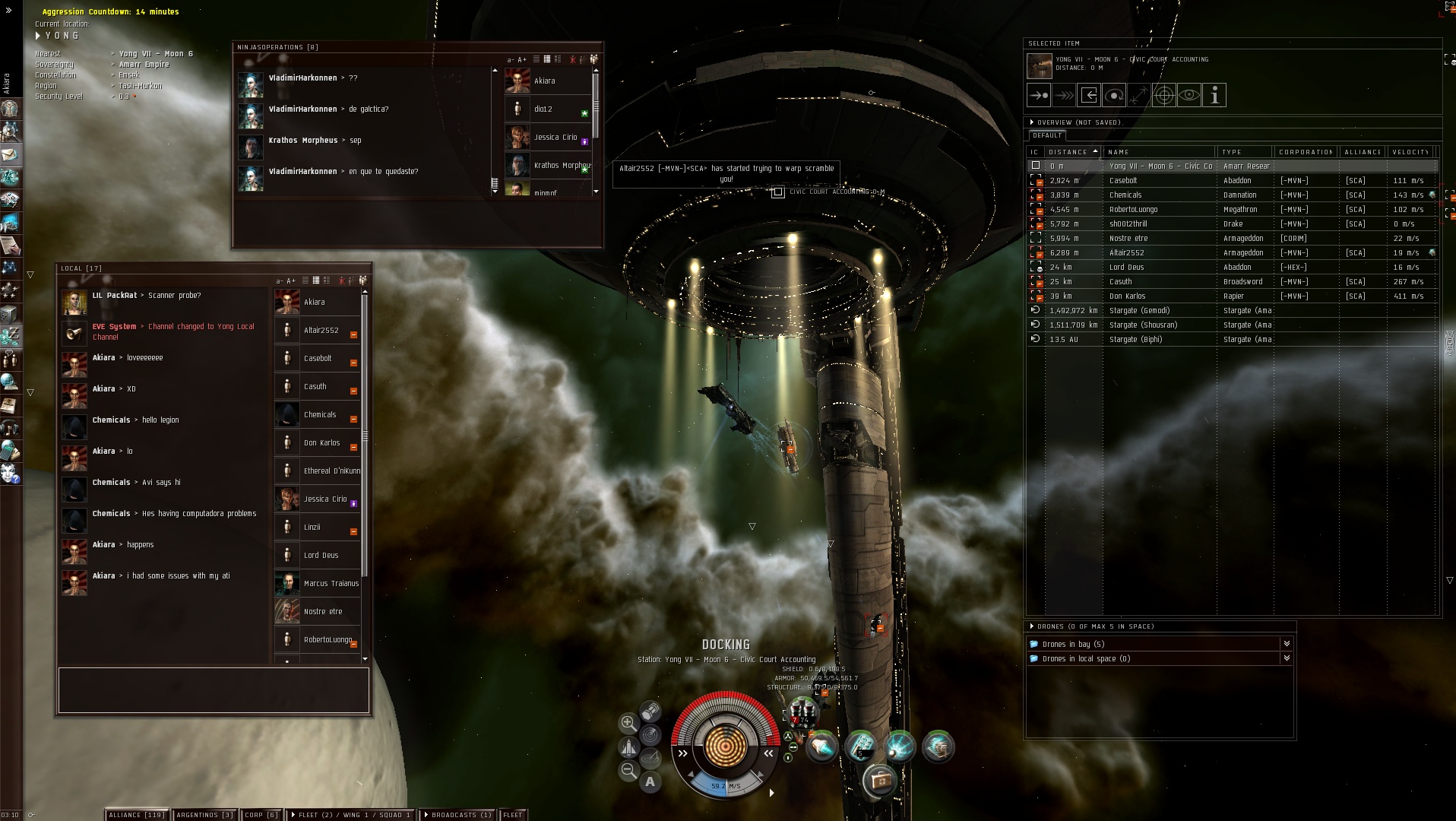Activate the armor repair kit module
The height and width of the screenshot is (821, 1456).
click(879, 780)
